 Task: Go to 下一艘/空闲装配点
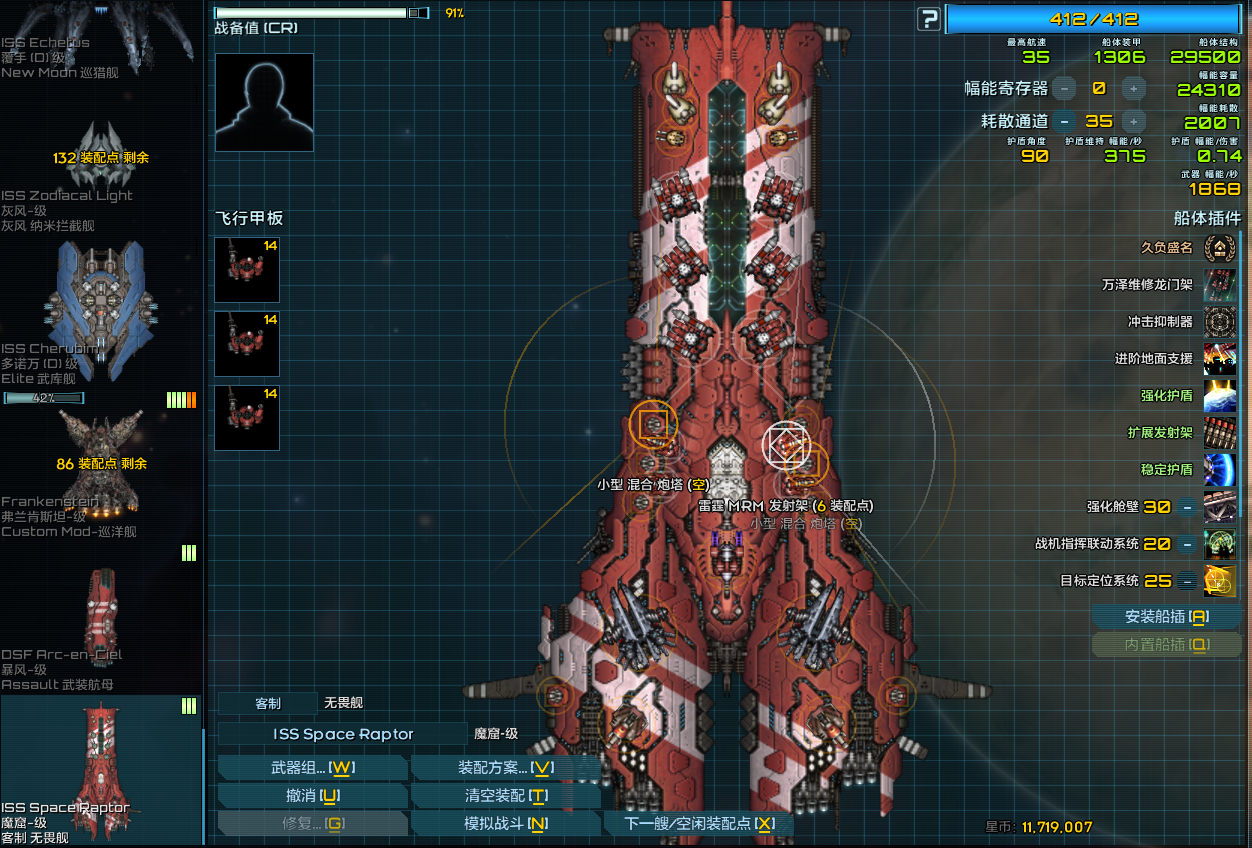click(699, 824)
